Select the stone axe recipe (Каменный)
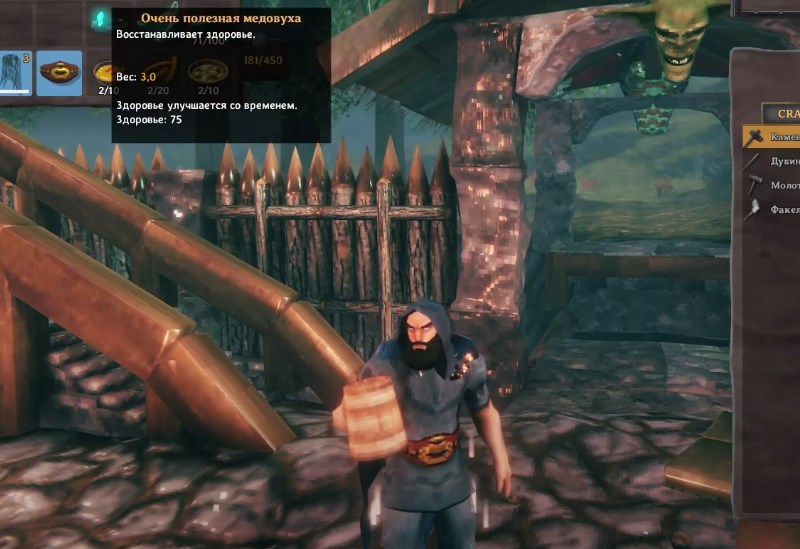Screen dimensions: 800x549 coord(773,136)
